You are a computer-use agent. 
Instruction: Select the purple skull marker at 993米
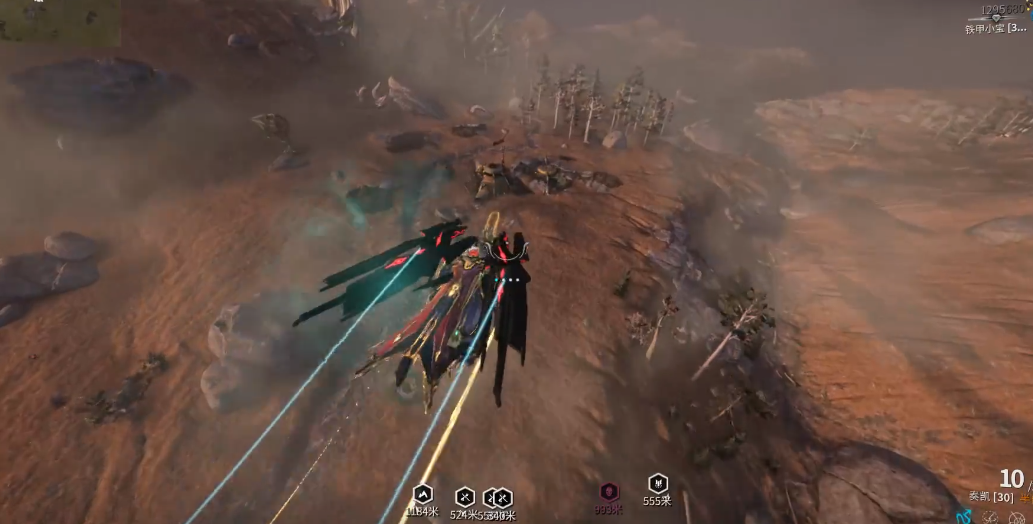click(609, 492)
